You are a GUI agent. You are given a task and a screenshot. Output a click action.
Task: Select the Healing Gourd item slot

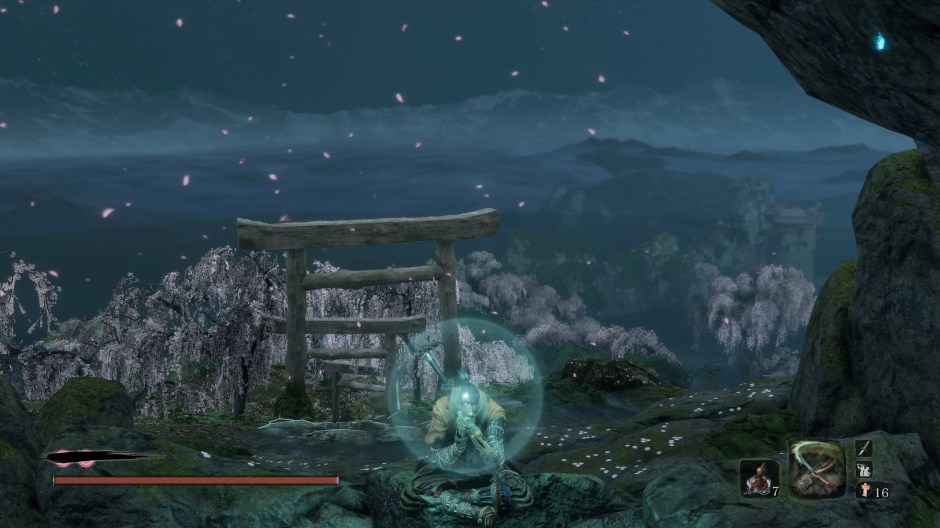pos(759,478)
